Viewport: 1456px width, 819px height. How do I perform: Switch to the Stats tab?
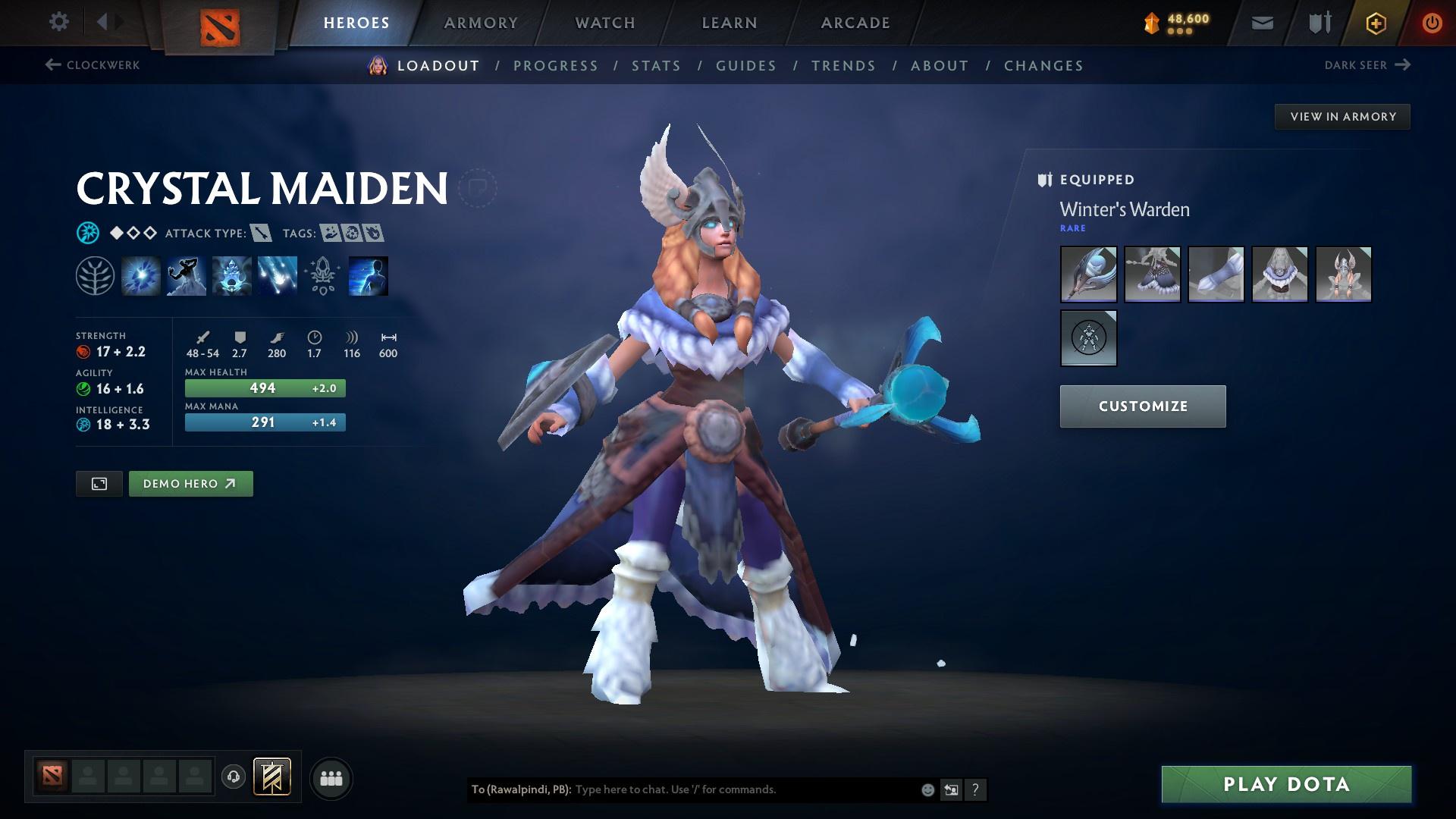(657, 65)
